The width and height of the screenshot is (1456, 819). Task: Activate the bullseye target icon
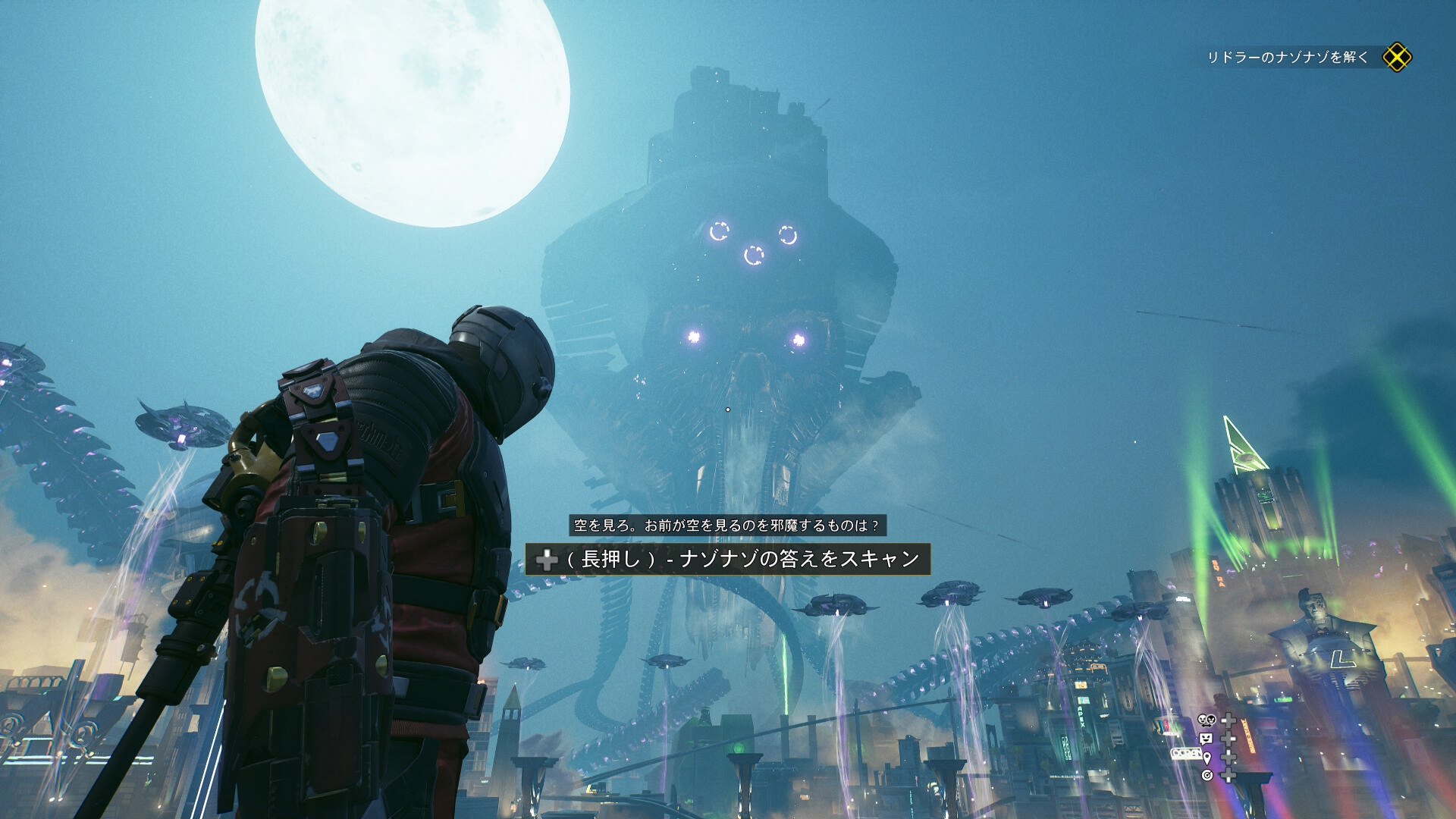(x=1207, y=775)
